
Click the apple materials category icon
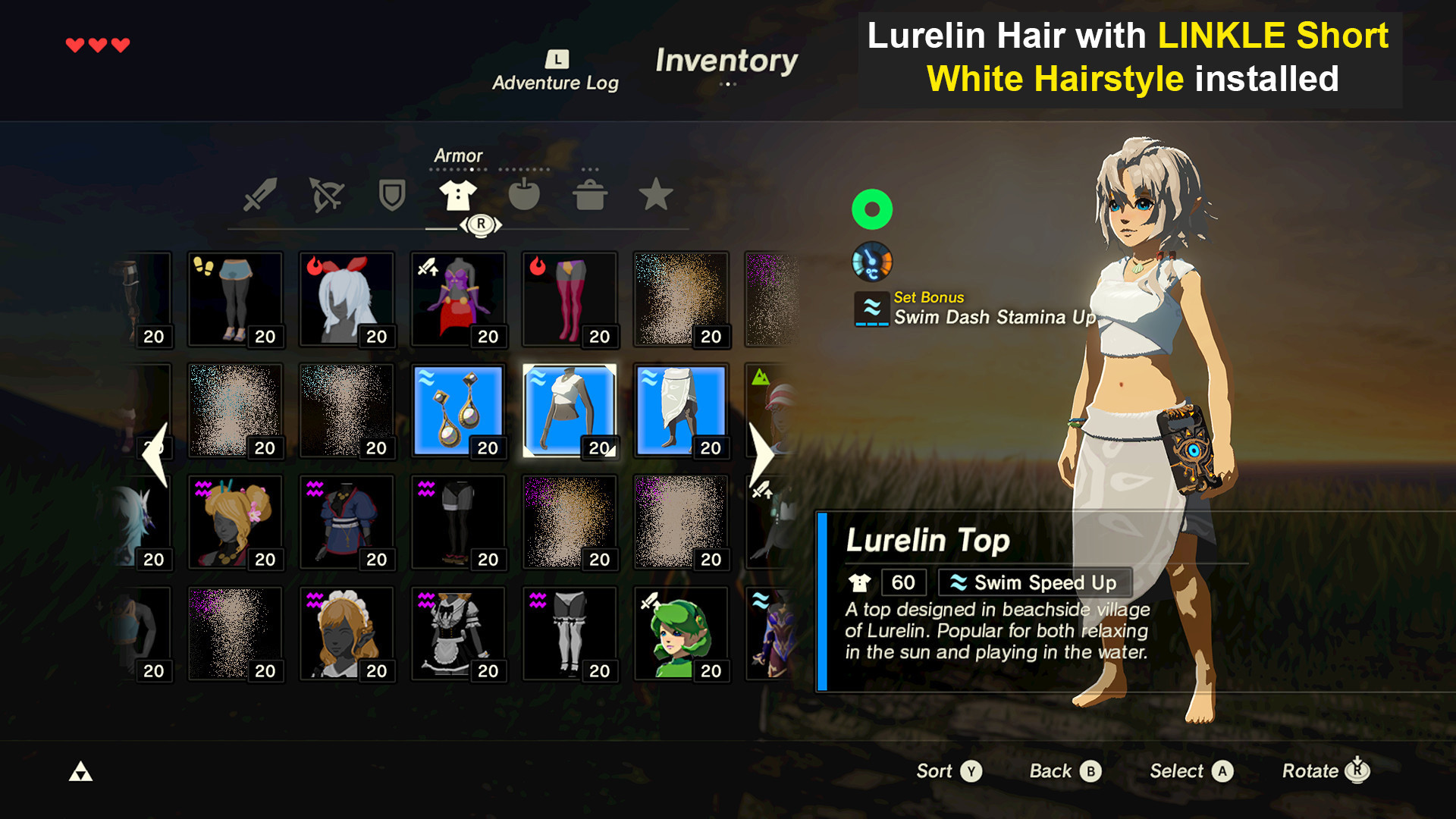(525, 195)
